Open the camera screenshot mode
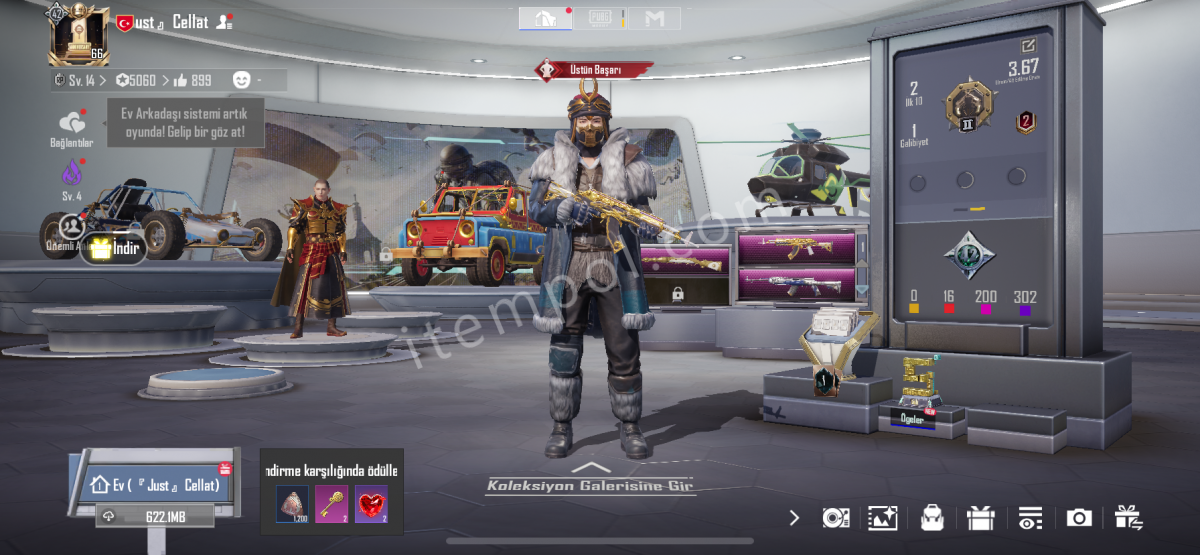1200x555 pixels. pyautogui.click(x=1079, y=517)
